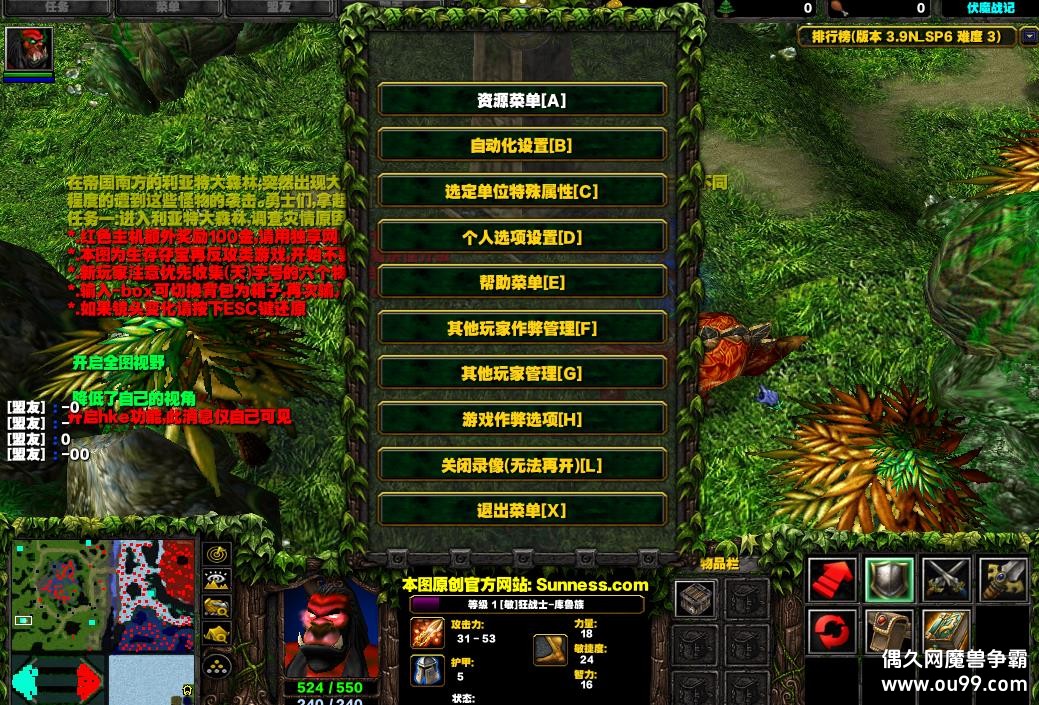Click the minimap signal ping button
This screenshot has width=1039, height=705.
217,553
